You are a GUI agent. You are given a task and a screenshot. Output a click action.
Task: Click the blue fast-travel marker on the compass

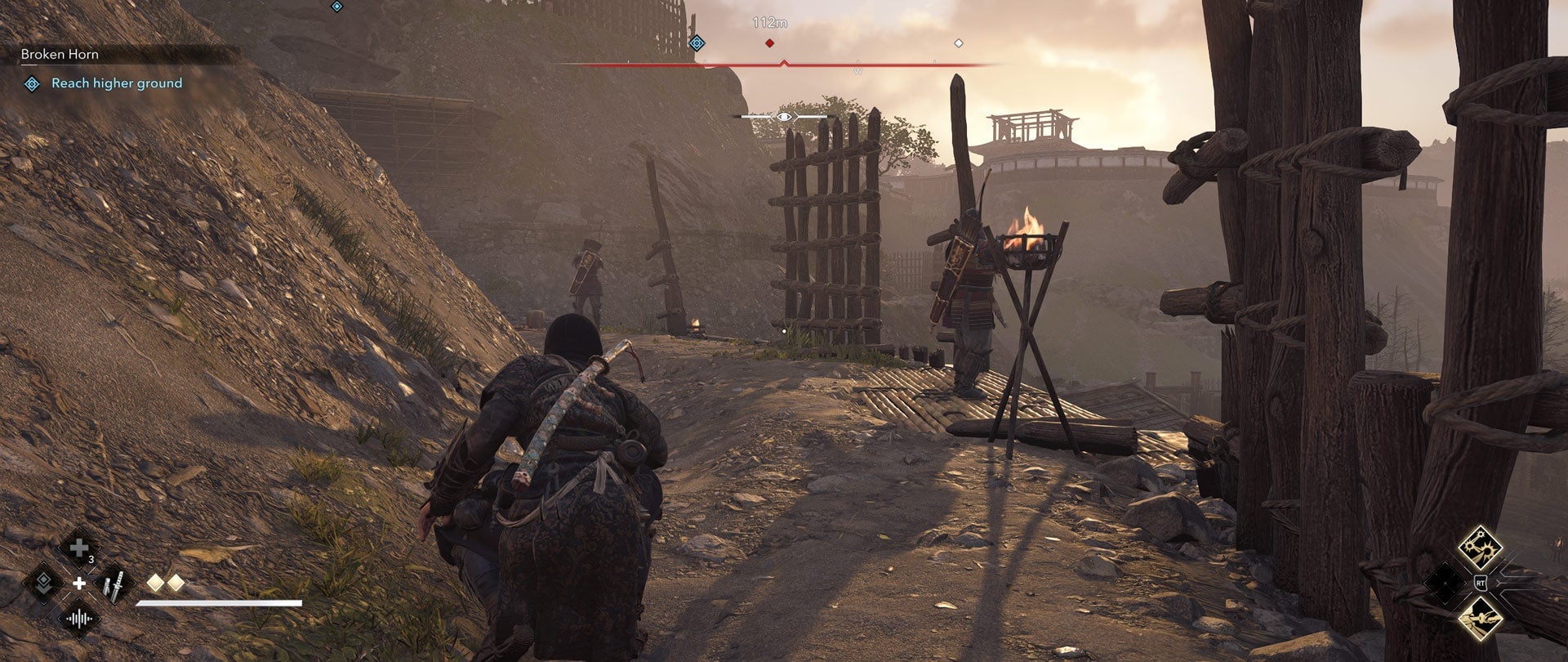point(697,43)
